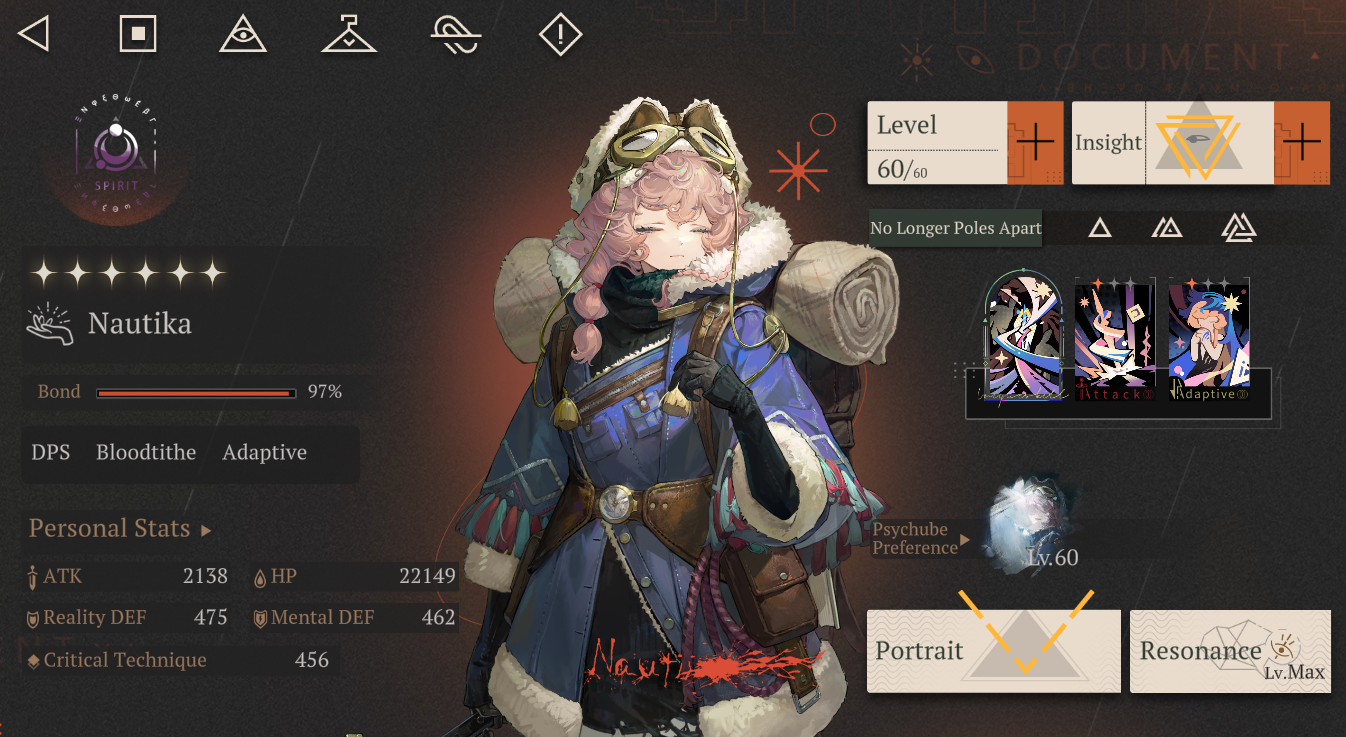Select the single triangle insight tier
This screenshot has height=737, width=1346.
[1100, 228]
